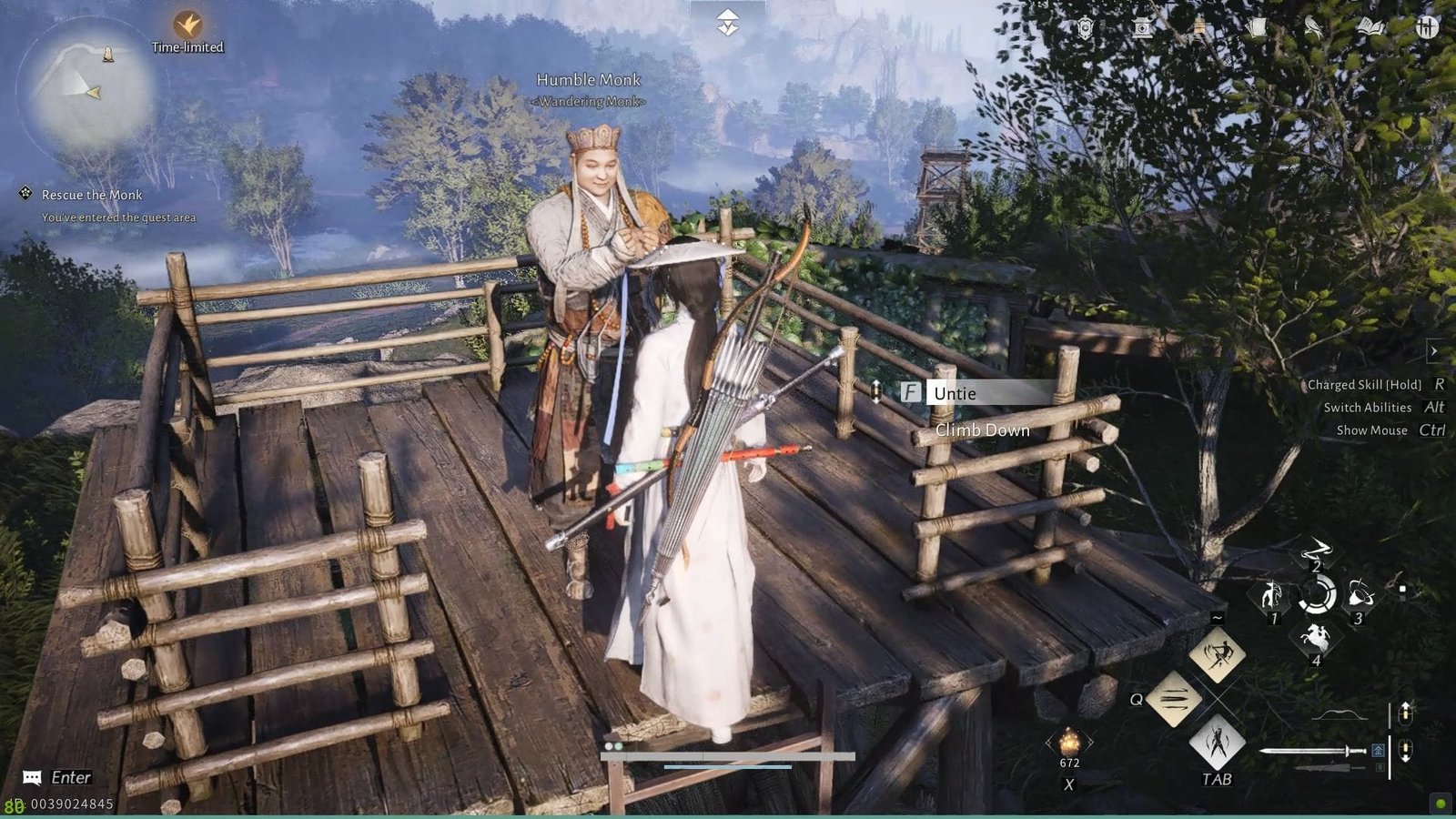Select the crest emblem icon top right
Viewport: 1456px width, 819px height.
(1085, 27)
